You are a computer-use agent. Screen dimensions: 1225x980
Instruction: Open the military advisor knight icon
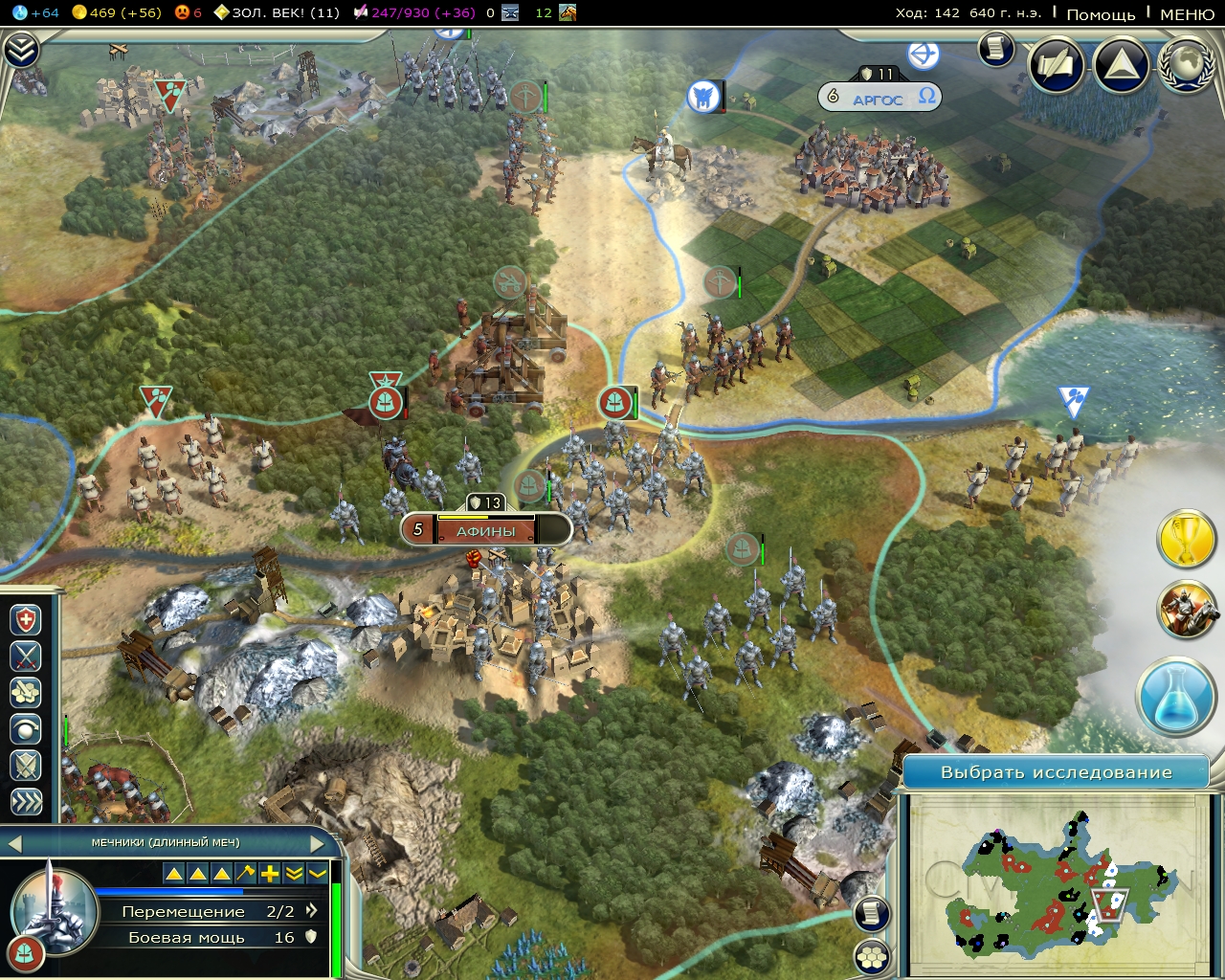point(1187,612)
